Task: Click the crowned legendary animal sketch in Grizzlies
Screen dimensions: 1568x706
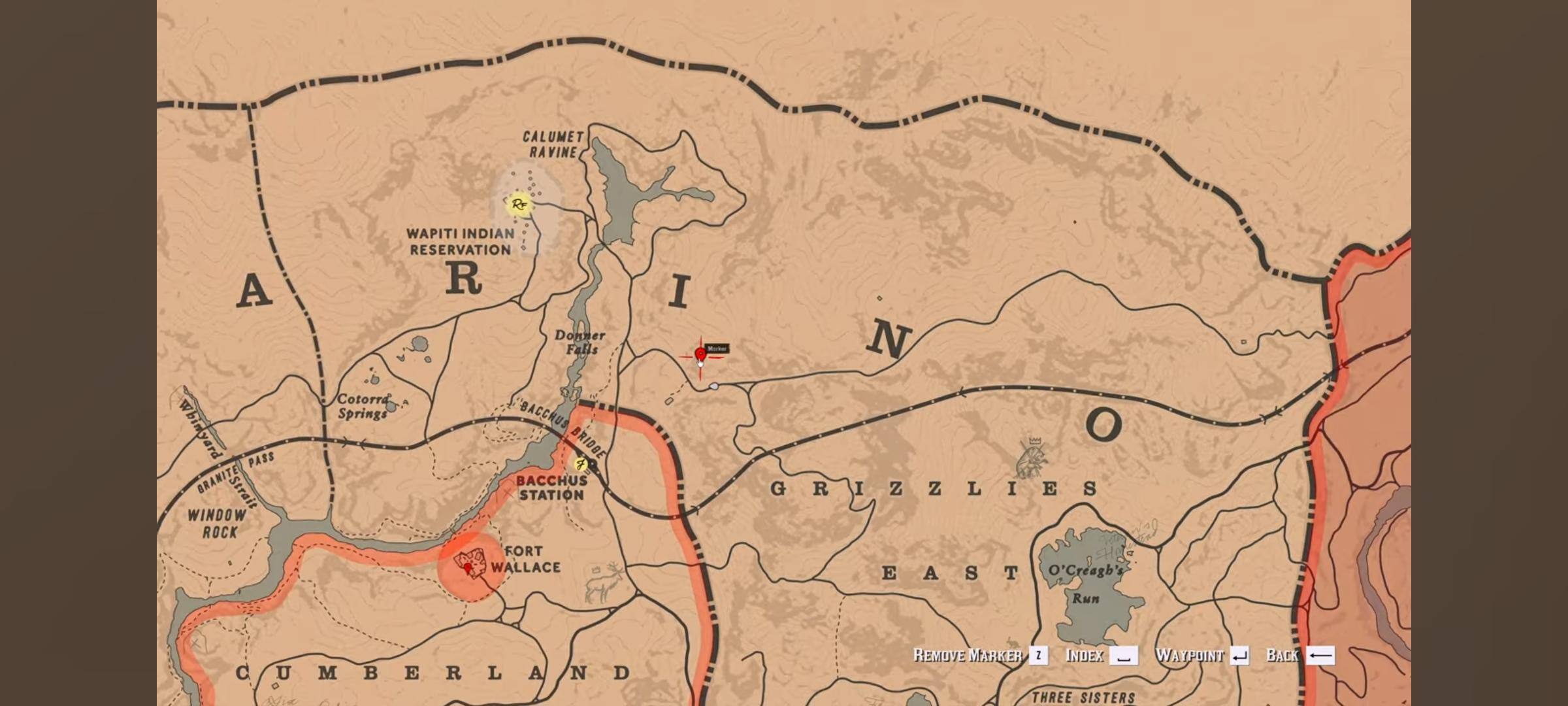Action: point(1032,459)
